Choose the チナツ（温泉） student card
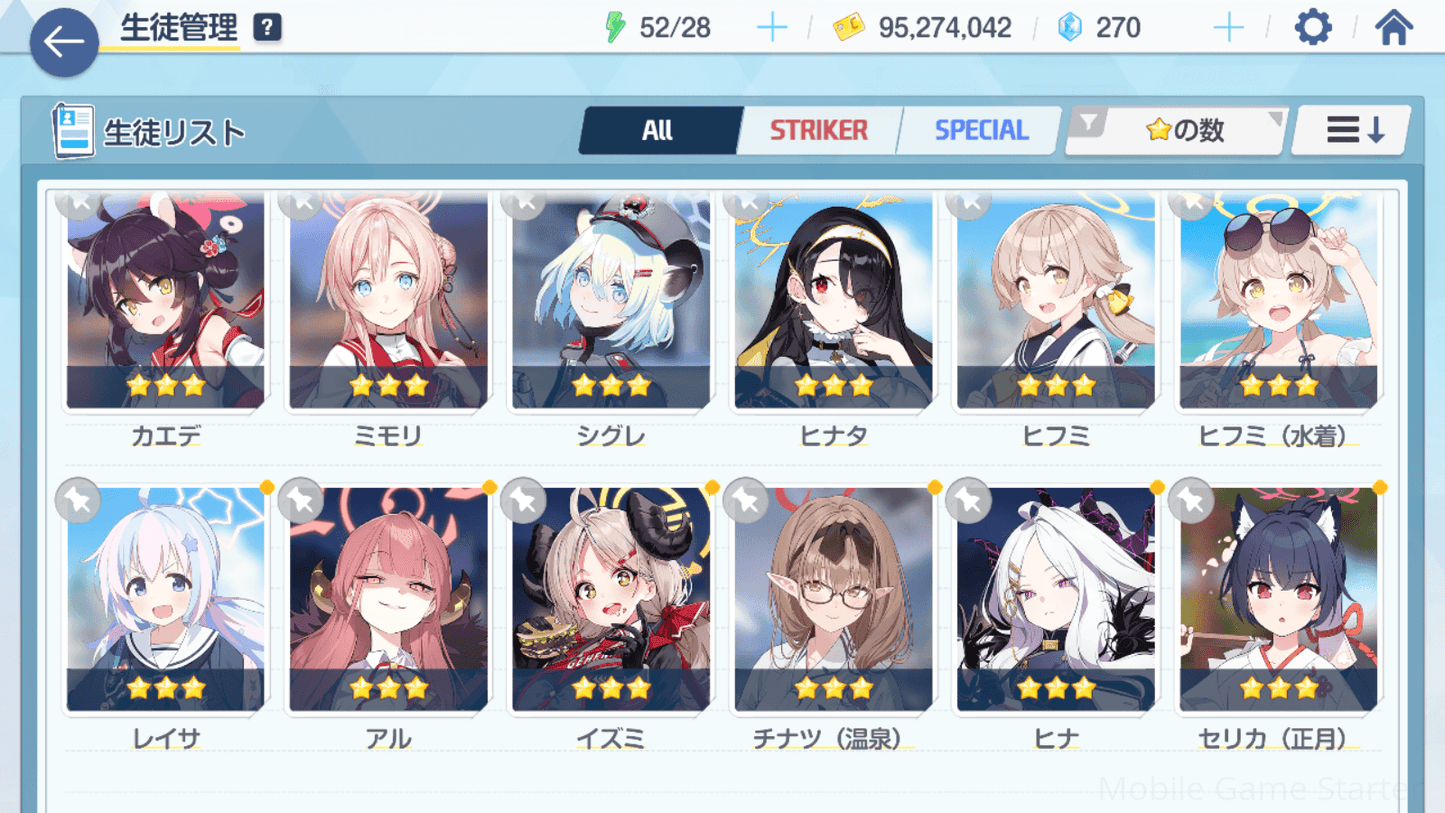1445x813 pixels. click(833, 602)
